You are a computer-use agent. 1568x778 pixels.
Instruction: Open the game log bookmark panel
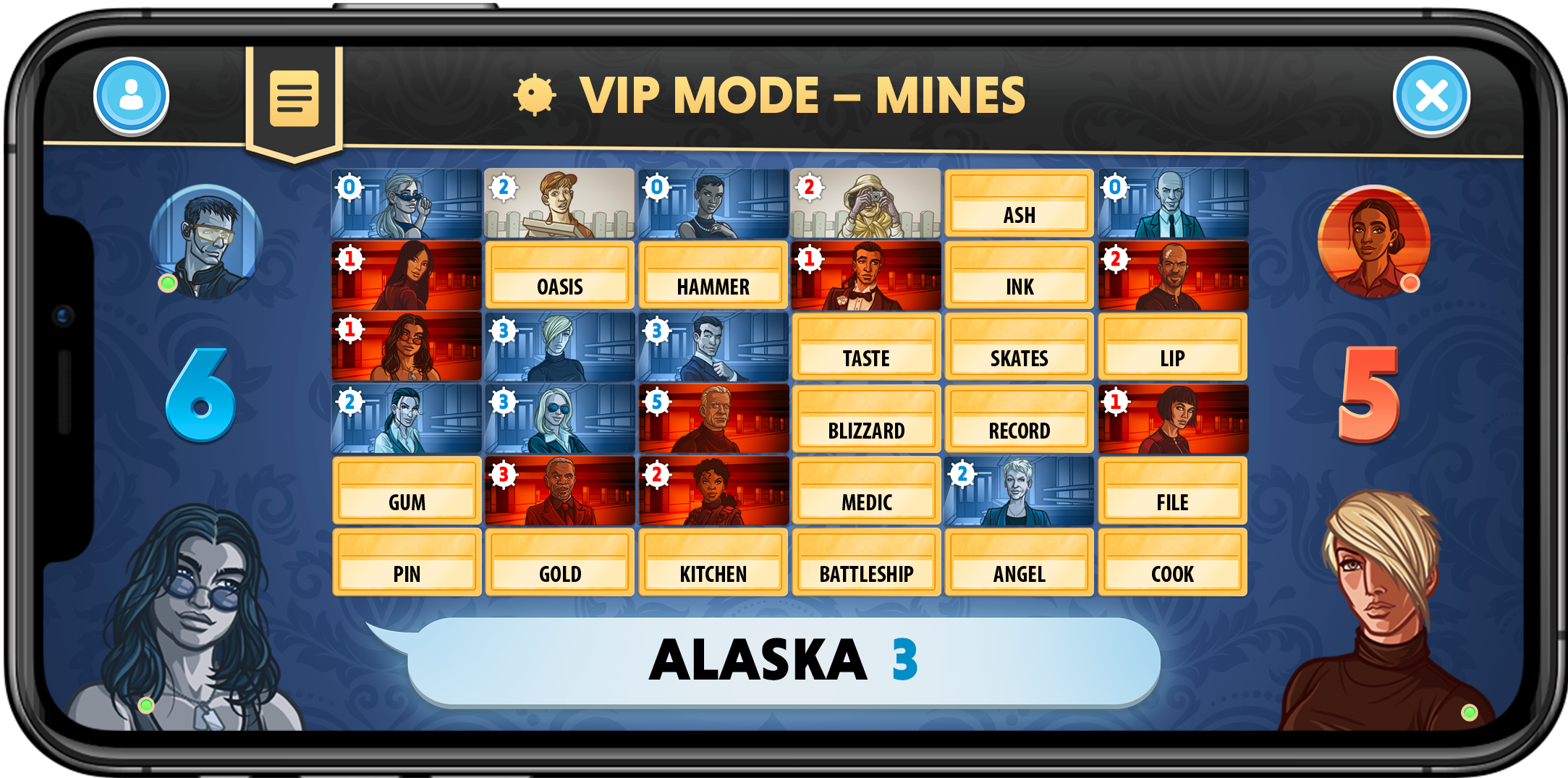(x=295, y=99)
